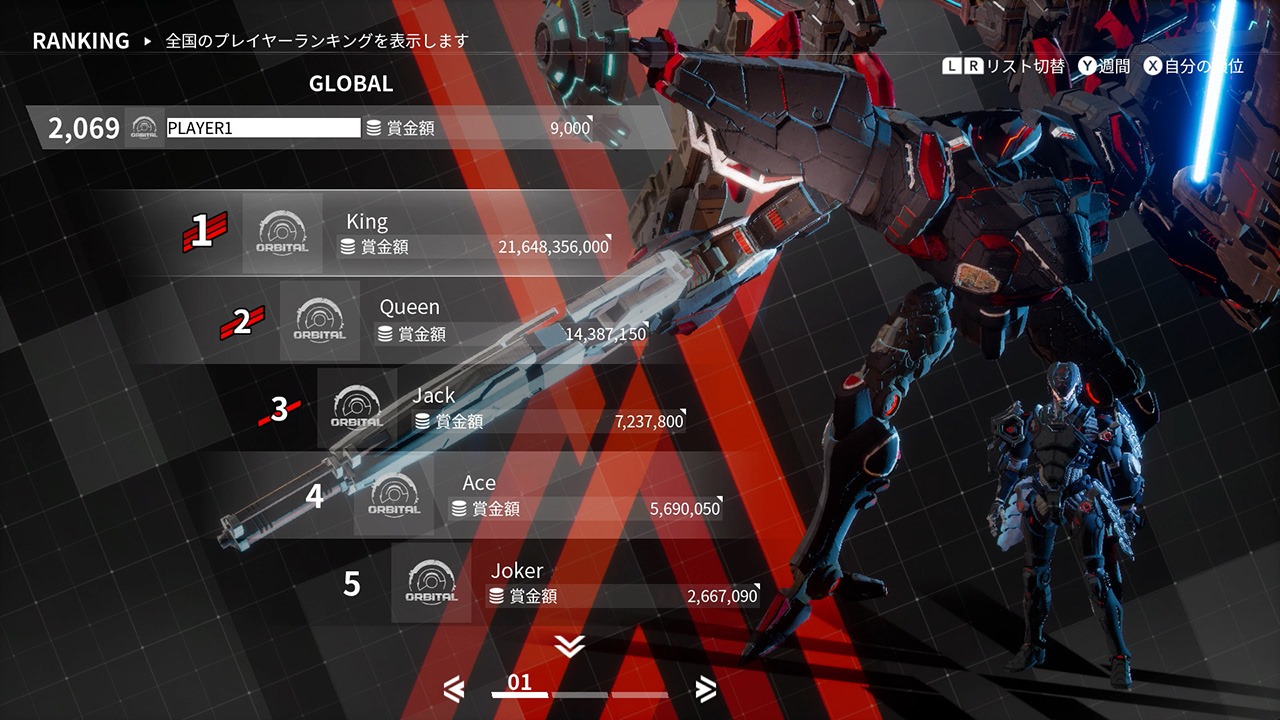Click the double-chevron scroll-down arrow
The height and width of the screenshot is (720, 1280).
569,647
